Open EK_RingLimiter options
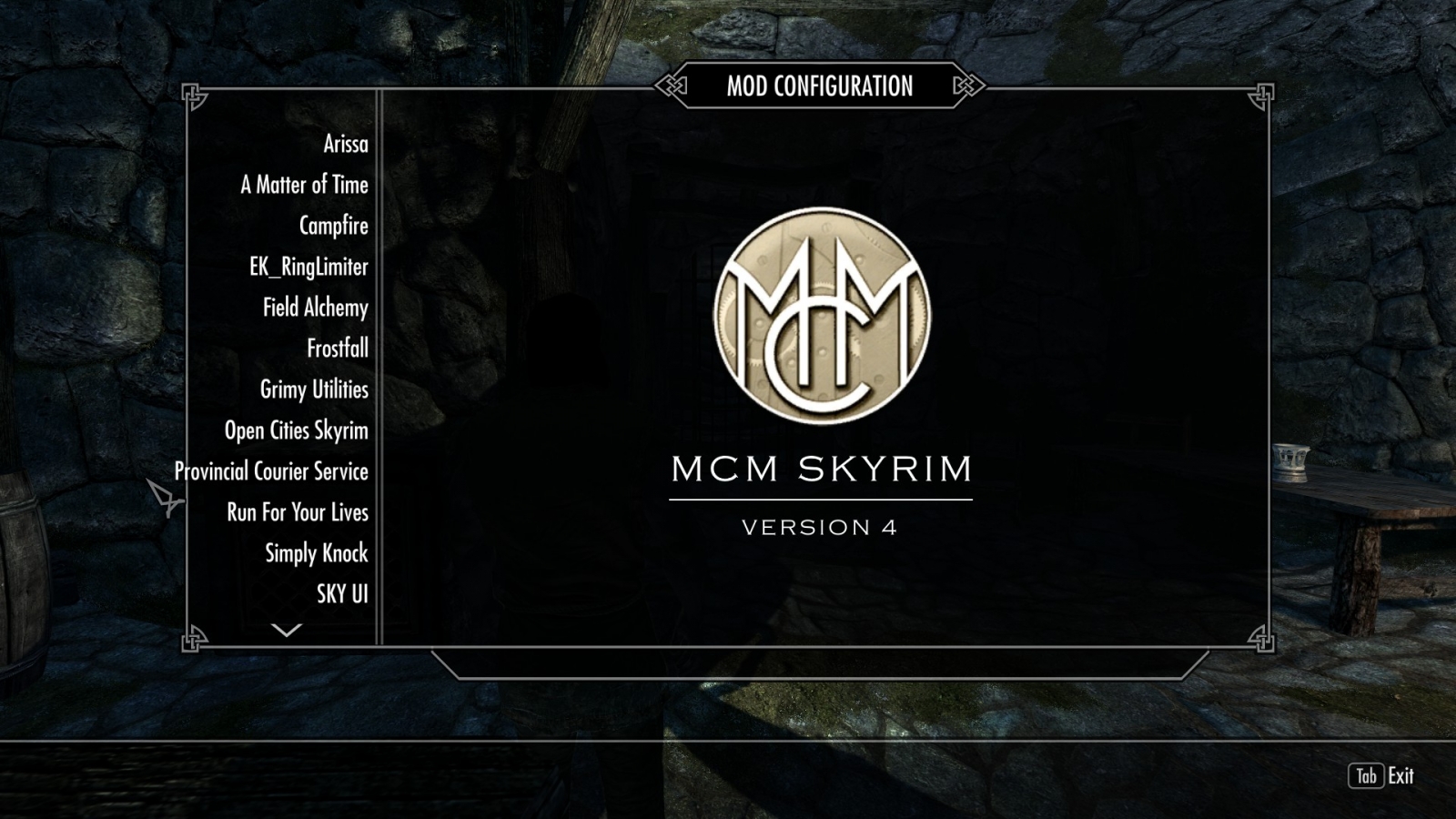1456x819 pixels. [308, 267]
